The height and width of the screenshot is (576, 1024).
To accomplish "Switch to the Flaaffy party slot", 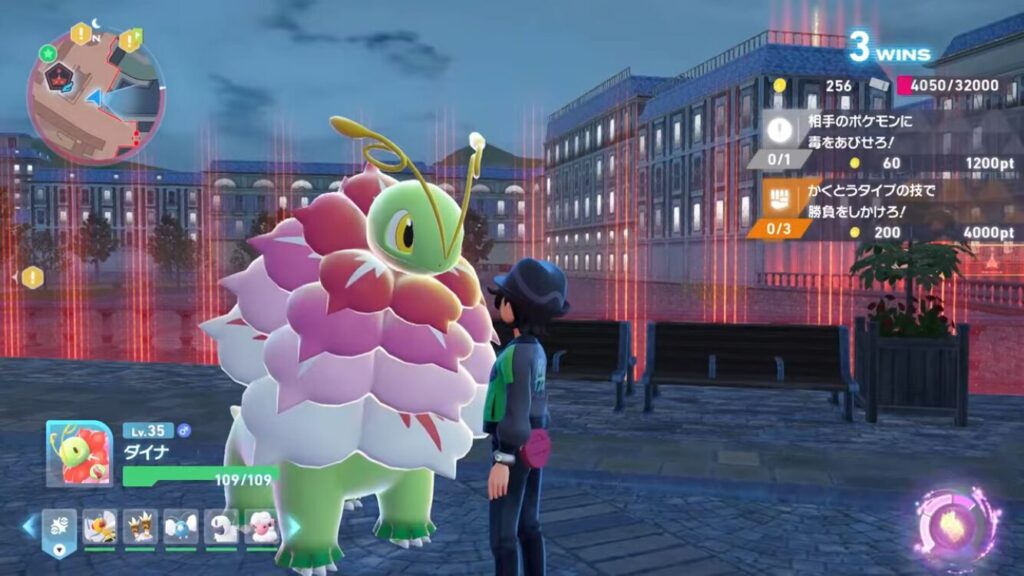I will (262, 526).
